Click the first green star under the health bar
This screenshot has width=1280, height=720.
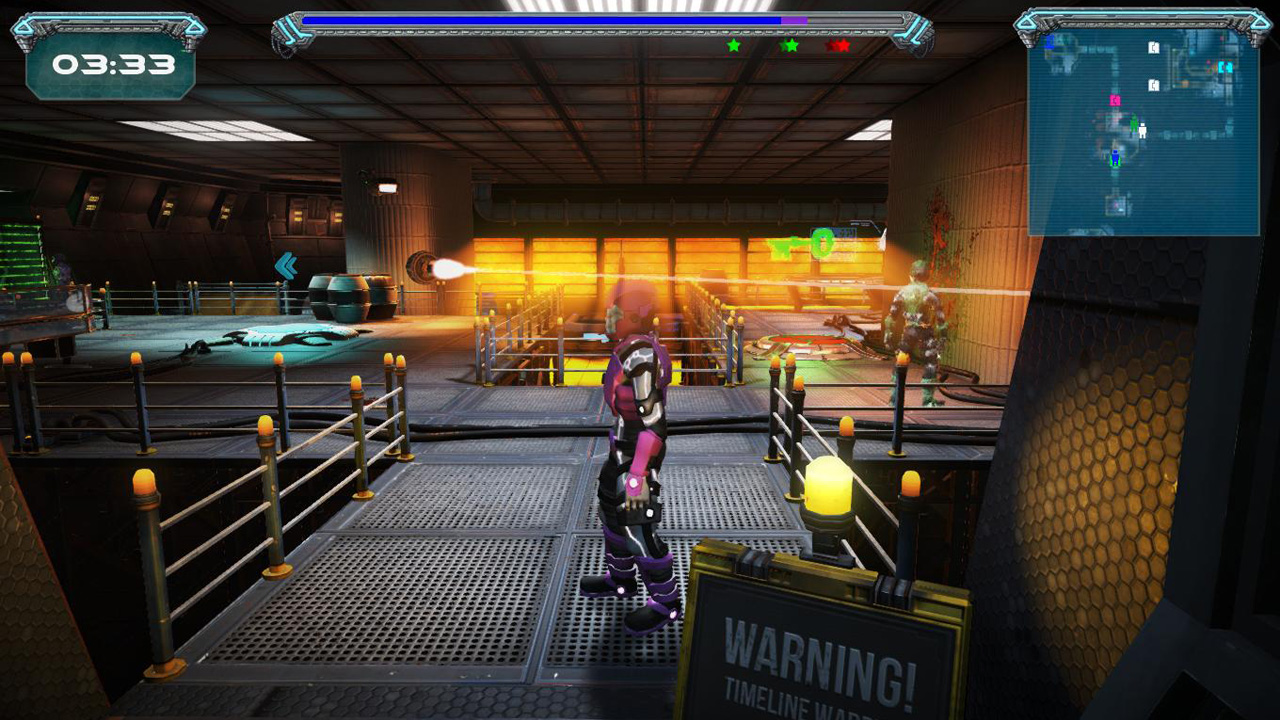(733, 45)
